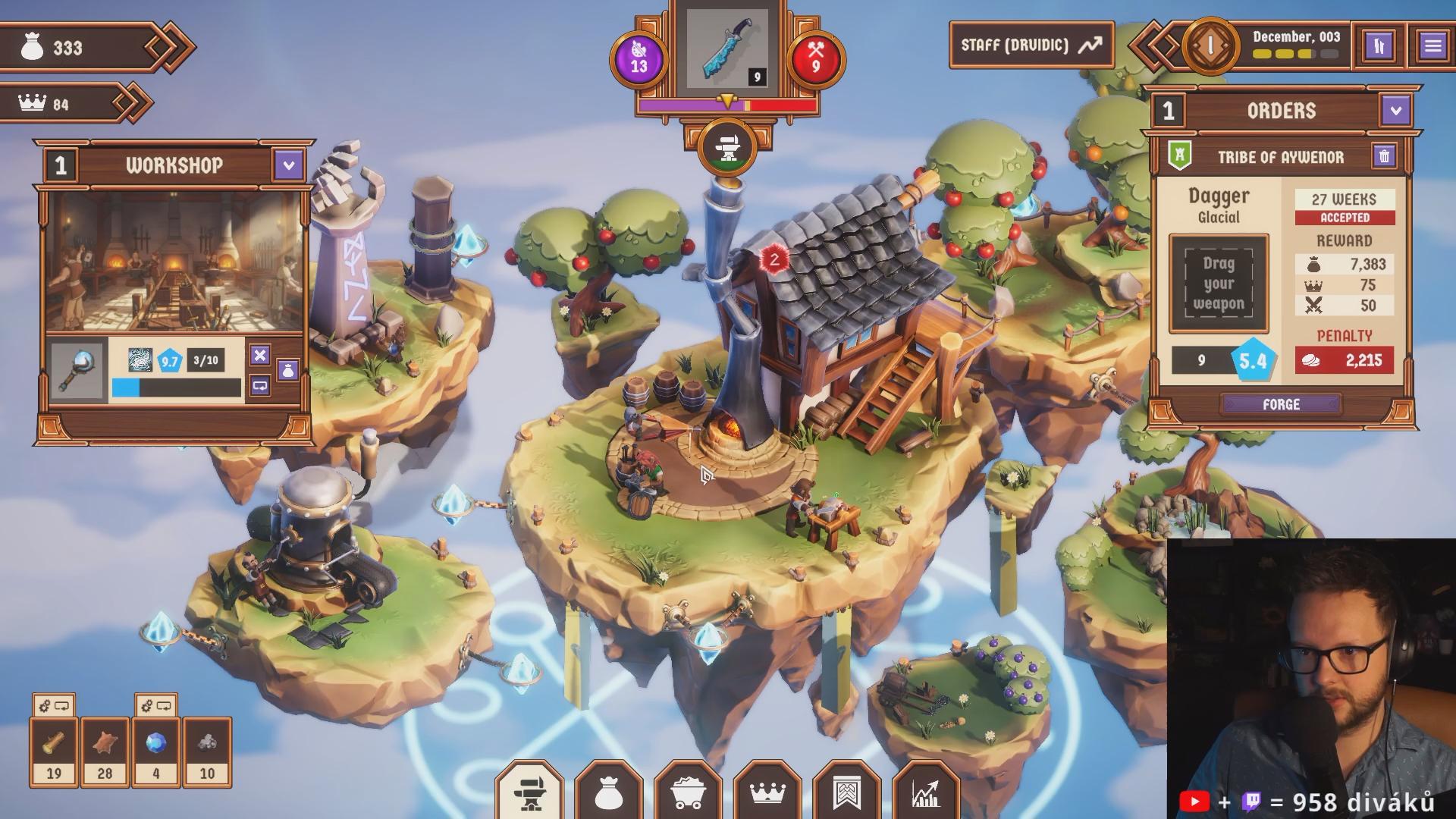Viewport: 1456px width, 819px height.
Task: Click the Forge button on the order
Action: (1281, 404)
